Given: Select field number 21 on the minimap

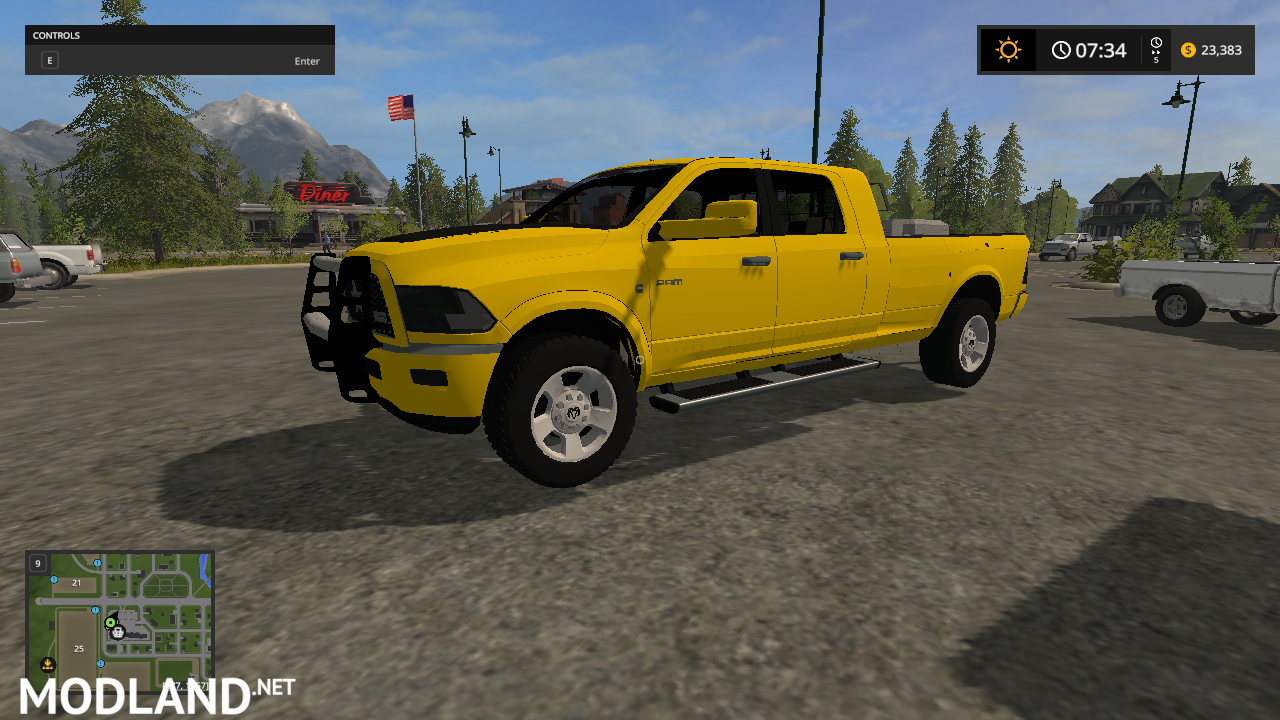Looking at the screenshot, I should click(x=76, y=583).
